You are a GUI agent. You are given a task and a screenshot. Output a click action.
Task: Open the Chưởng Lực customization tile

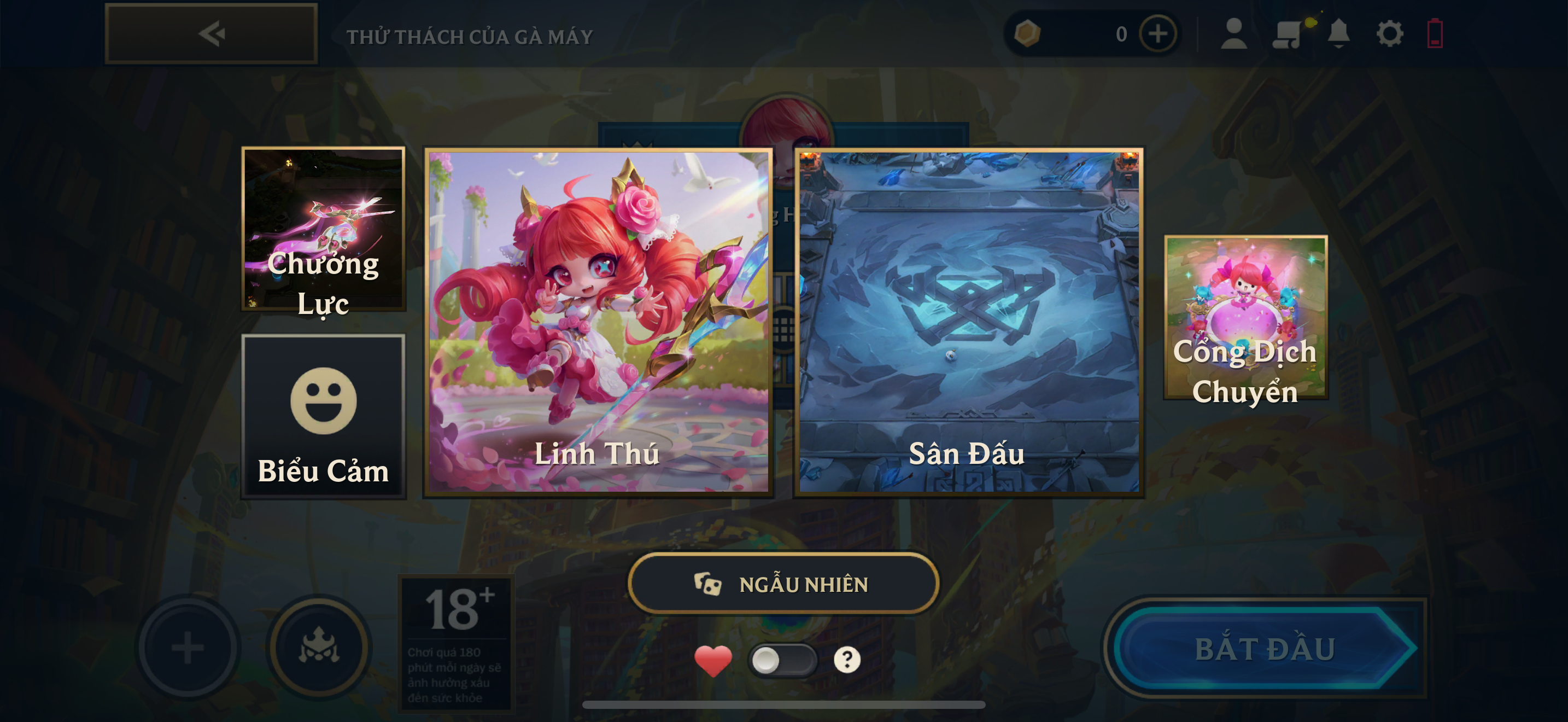[323, 229]
